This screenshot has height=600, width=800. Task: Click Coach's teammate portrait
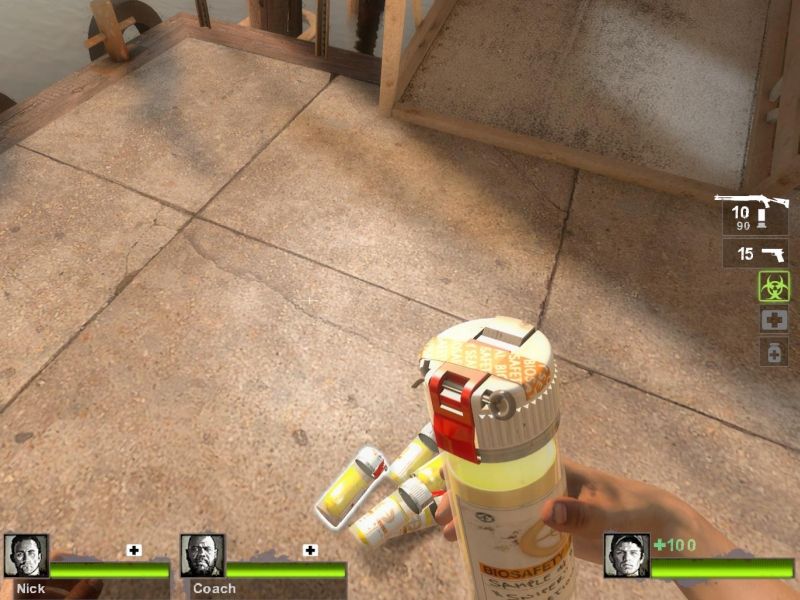pyautogui.click(x=202, y=556)
